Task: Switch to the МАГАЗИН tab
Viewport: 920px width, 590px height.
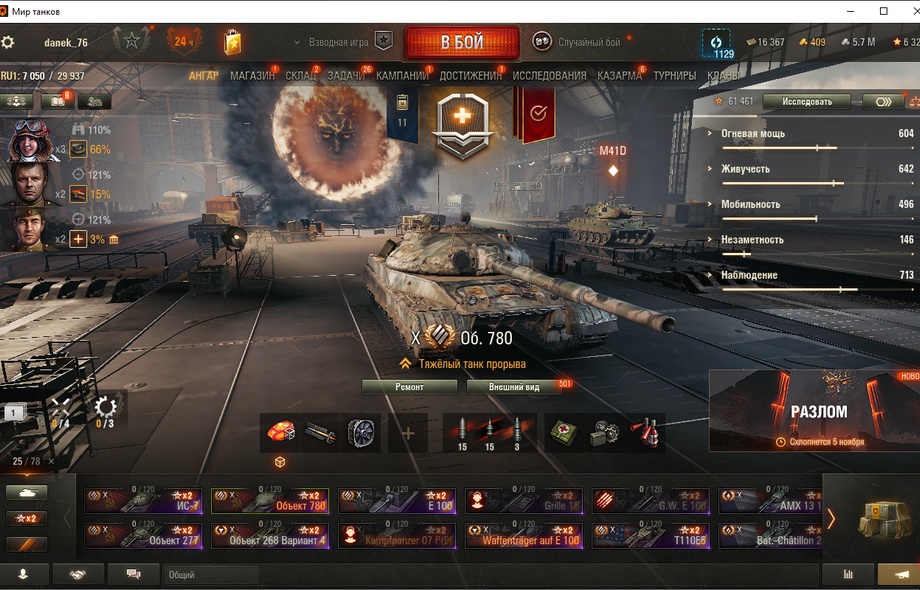Action: 251,75
